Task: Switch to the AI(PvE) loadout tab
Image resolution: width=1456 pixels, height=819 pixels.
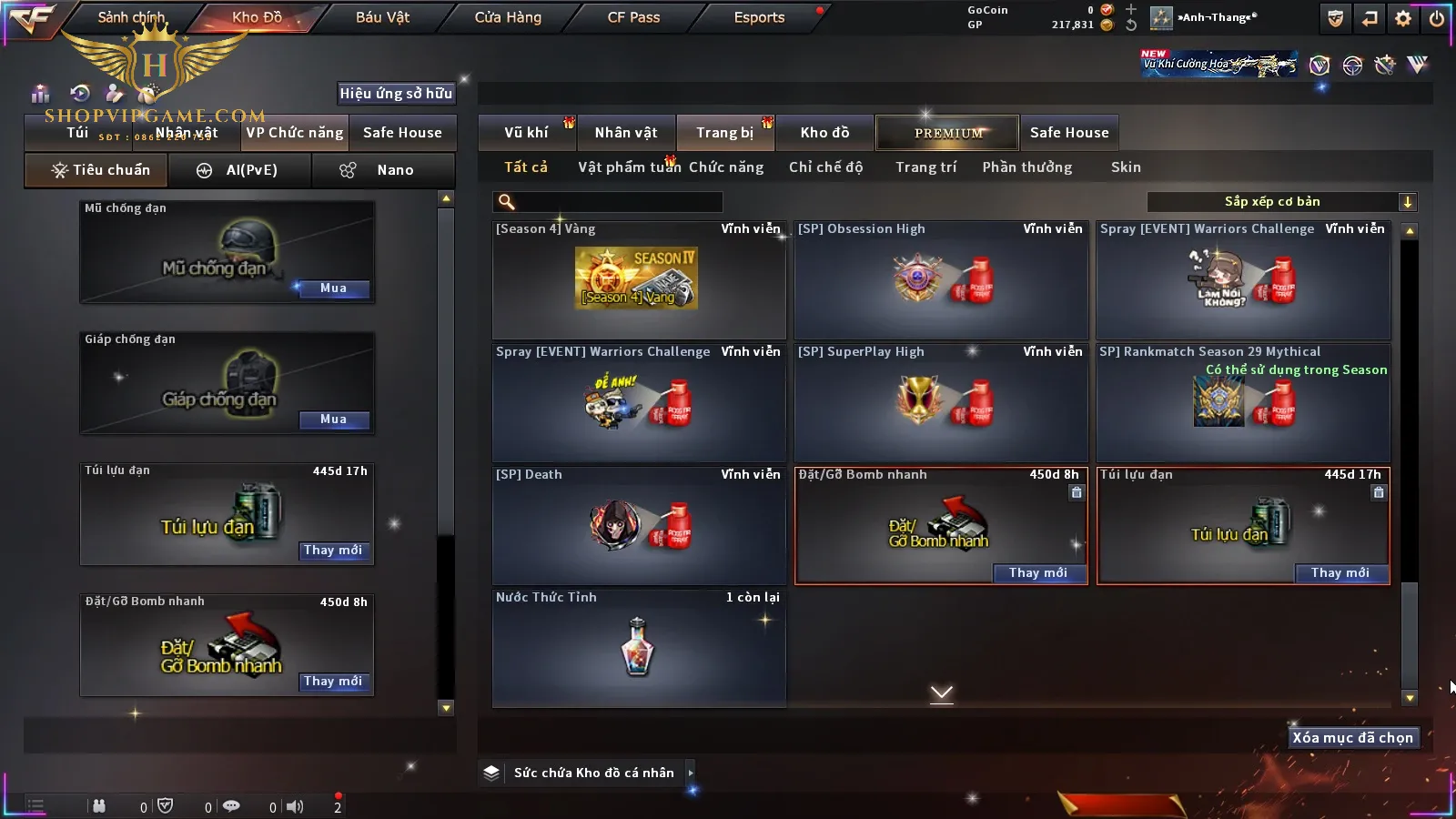Action: tap(240, 170)
